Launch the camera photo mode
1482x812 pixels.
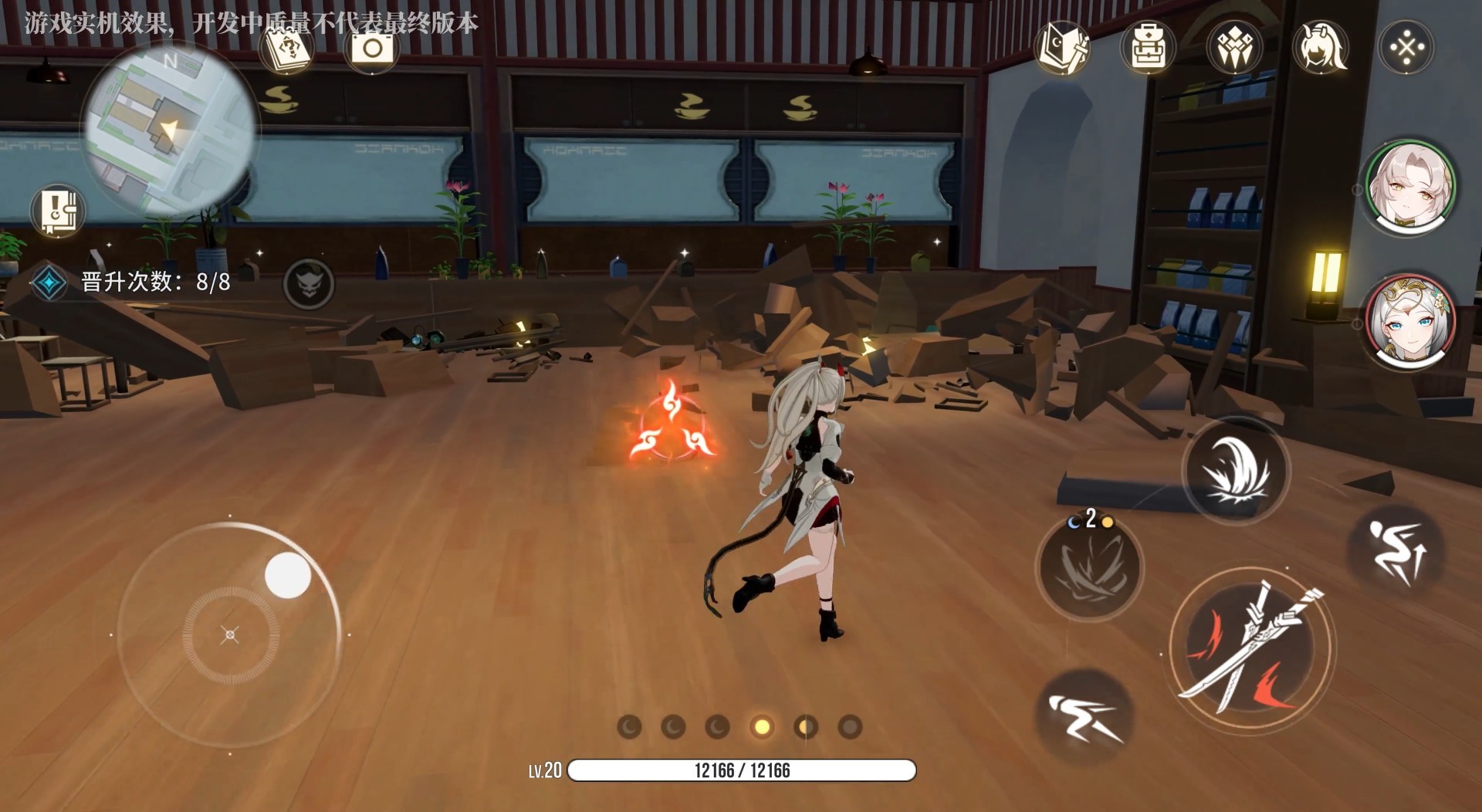tap(372, 49)
